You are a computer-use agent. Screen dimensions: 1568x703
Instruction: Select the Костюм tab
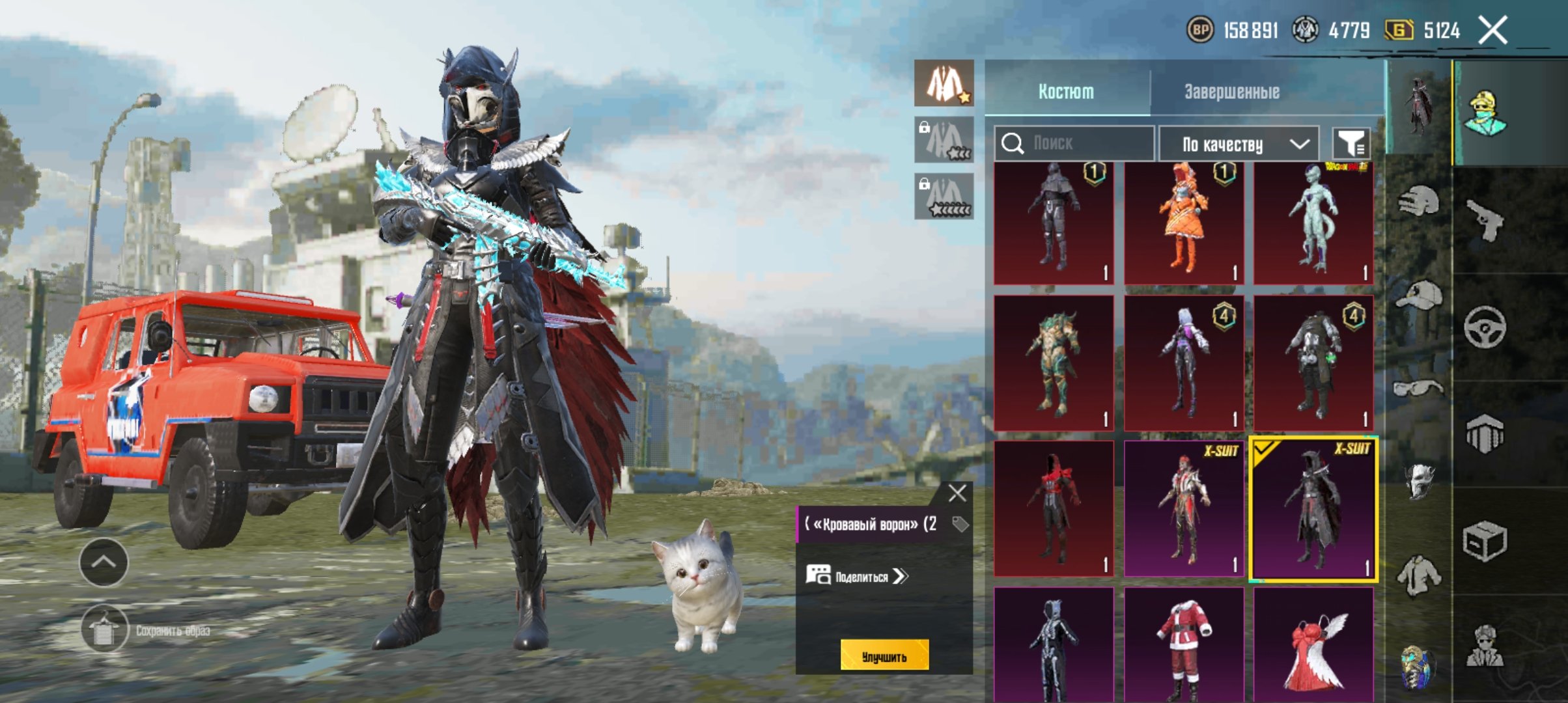tap(1066, 92)
